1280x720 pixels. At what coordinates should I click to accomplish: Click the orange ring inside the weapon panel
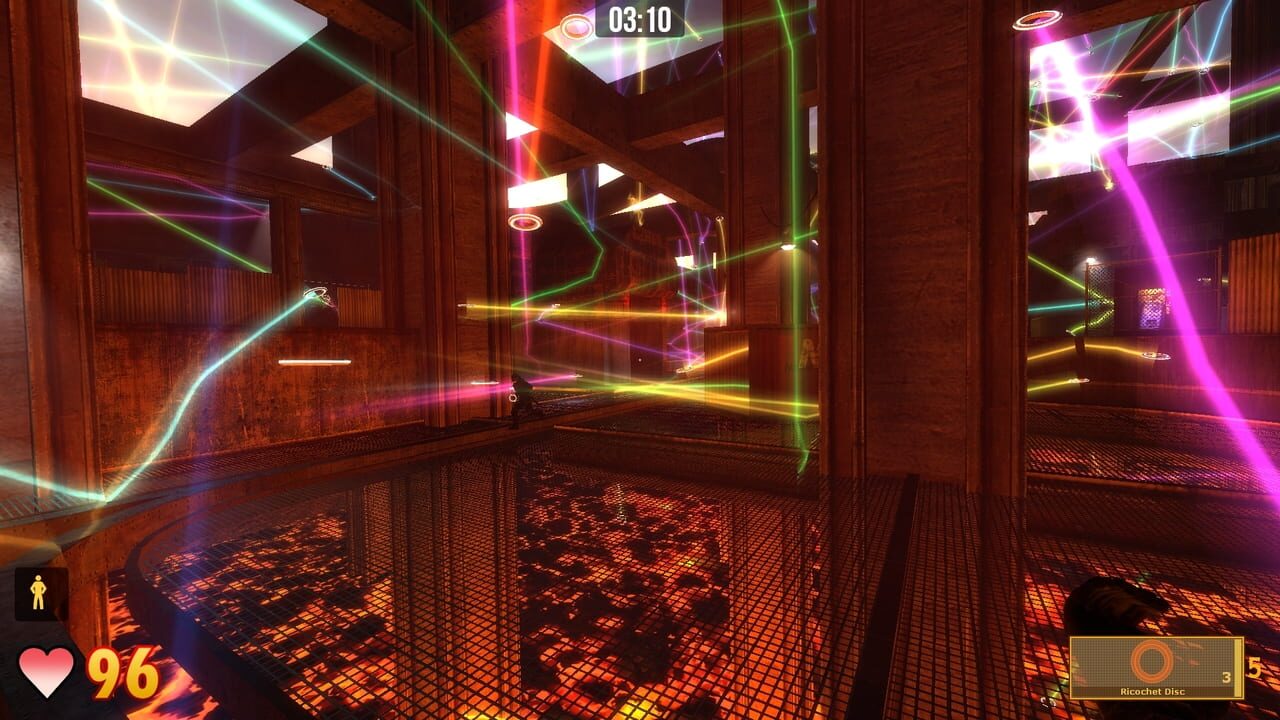click(x=1151, y=661)
